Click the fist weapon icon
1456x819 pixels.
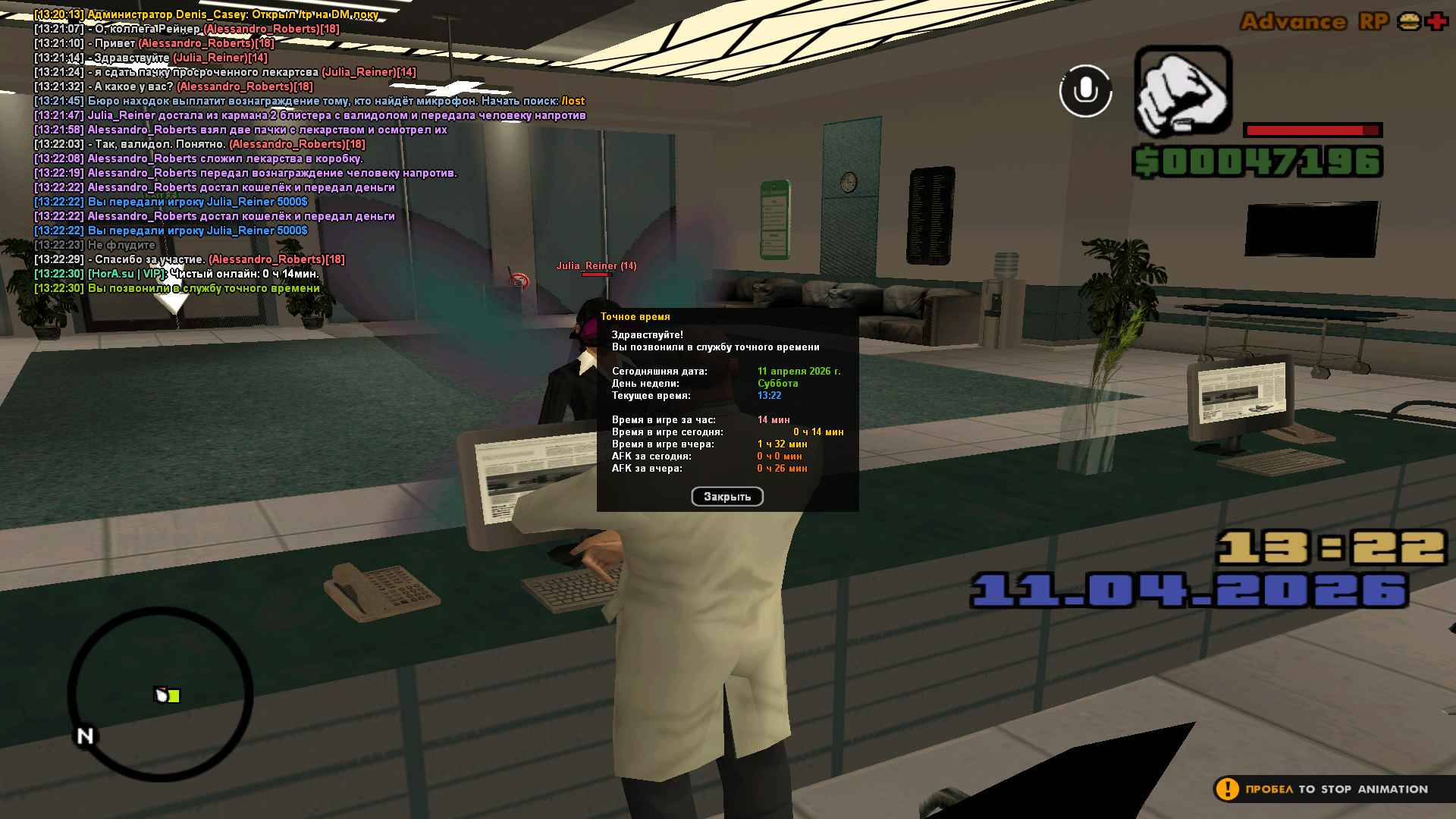[x=1182, y=92]
